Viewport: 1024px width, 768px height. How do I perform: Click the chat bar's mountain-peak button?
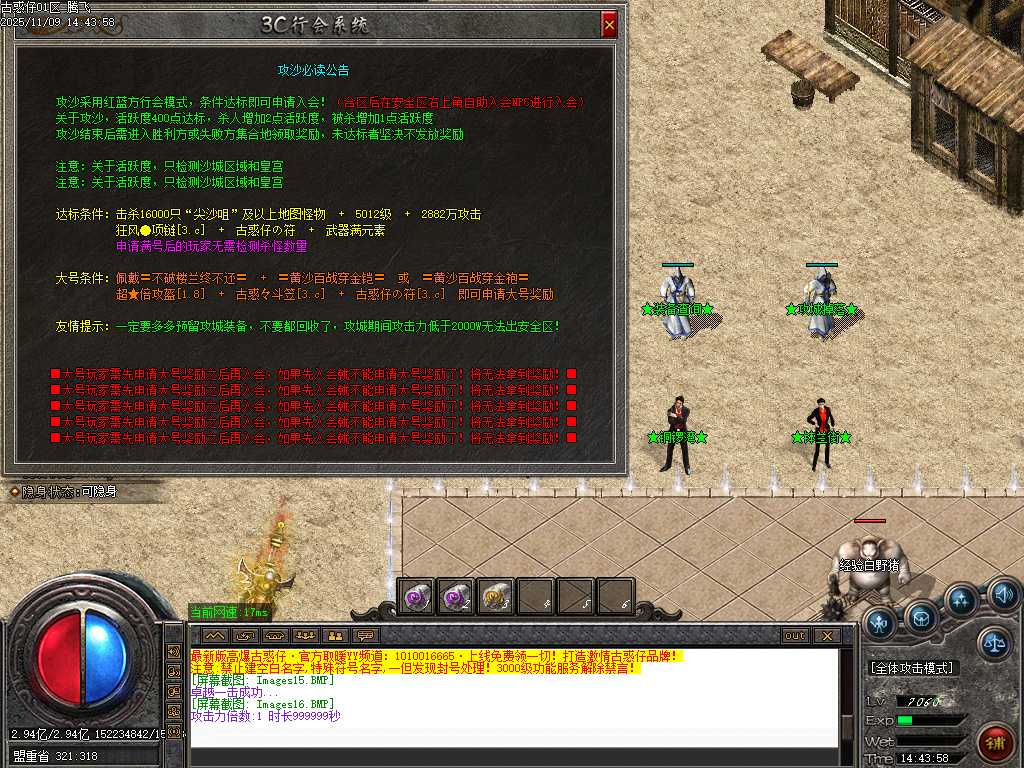[215, 635]
